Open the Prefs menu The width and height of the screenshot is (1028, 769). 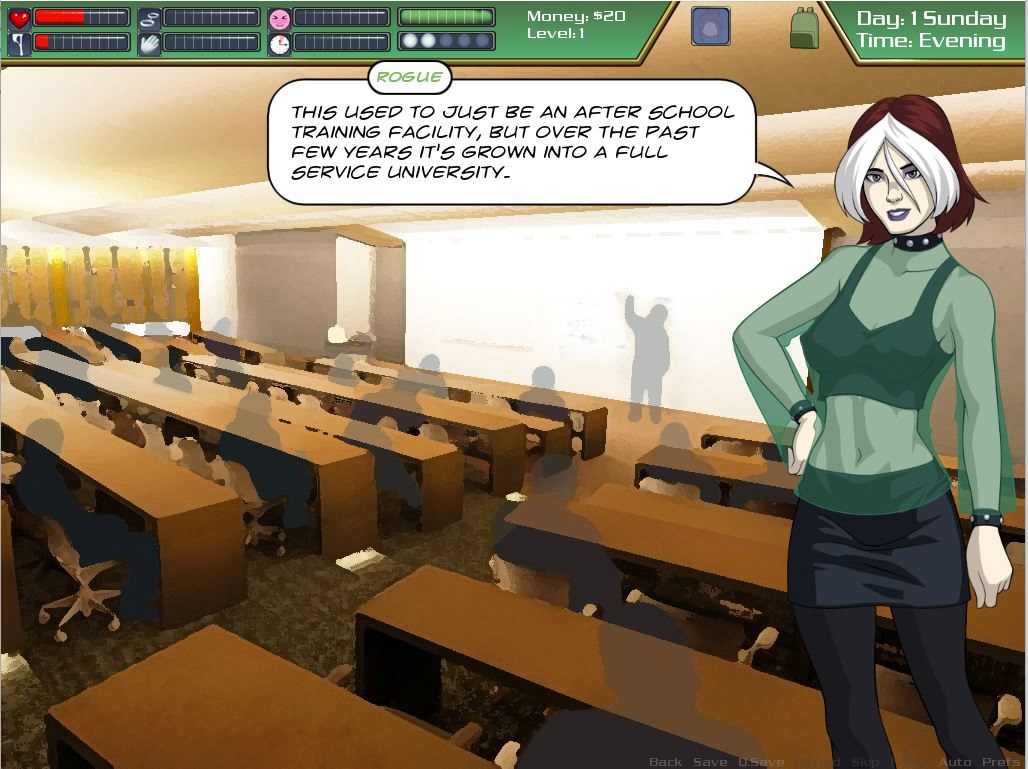(x=1001, y=762)
